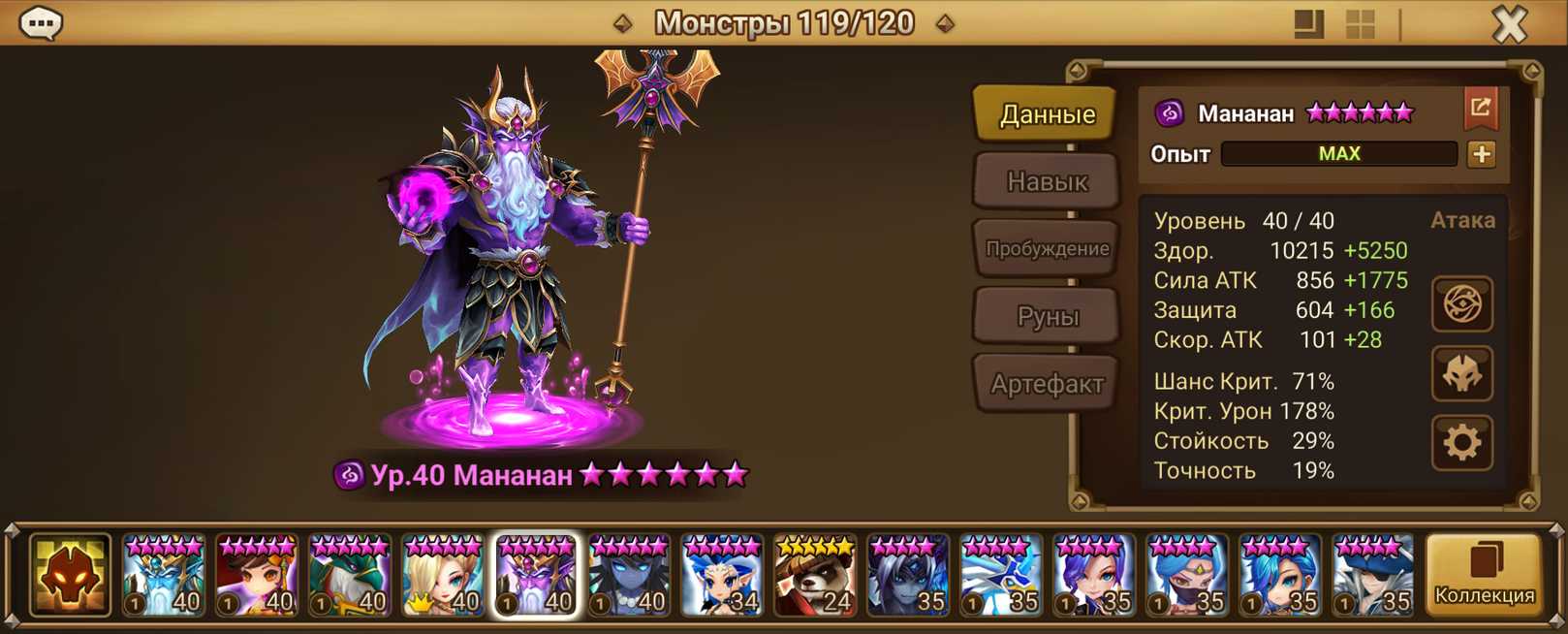Show the Пробуждение tab
This screenshot has height=634, width=1568.
click(1047, 249)
